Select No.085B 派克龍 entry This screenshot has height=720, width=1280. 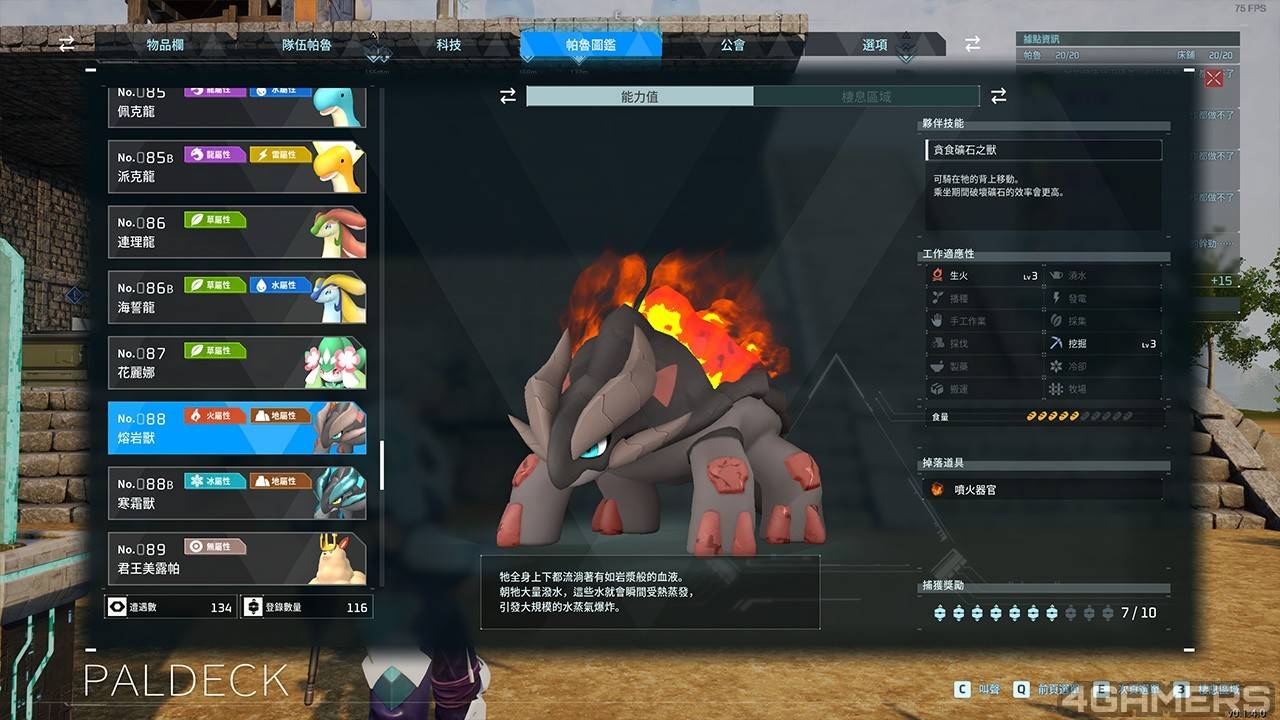click(x=237, y=167)
